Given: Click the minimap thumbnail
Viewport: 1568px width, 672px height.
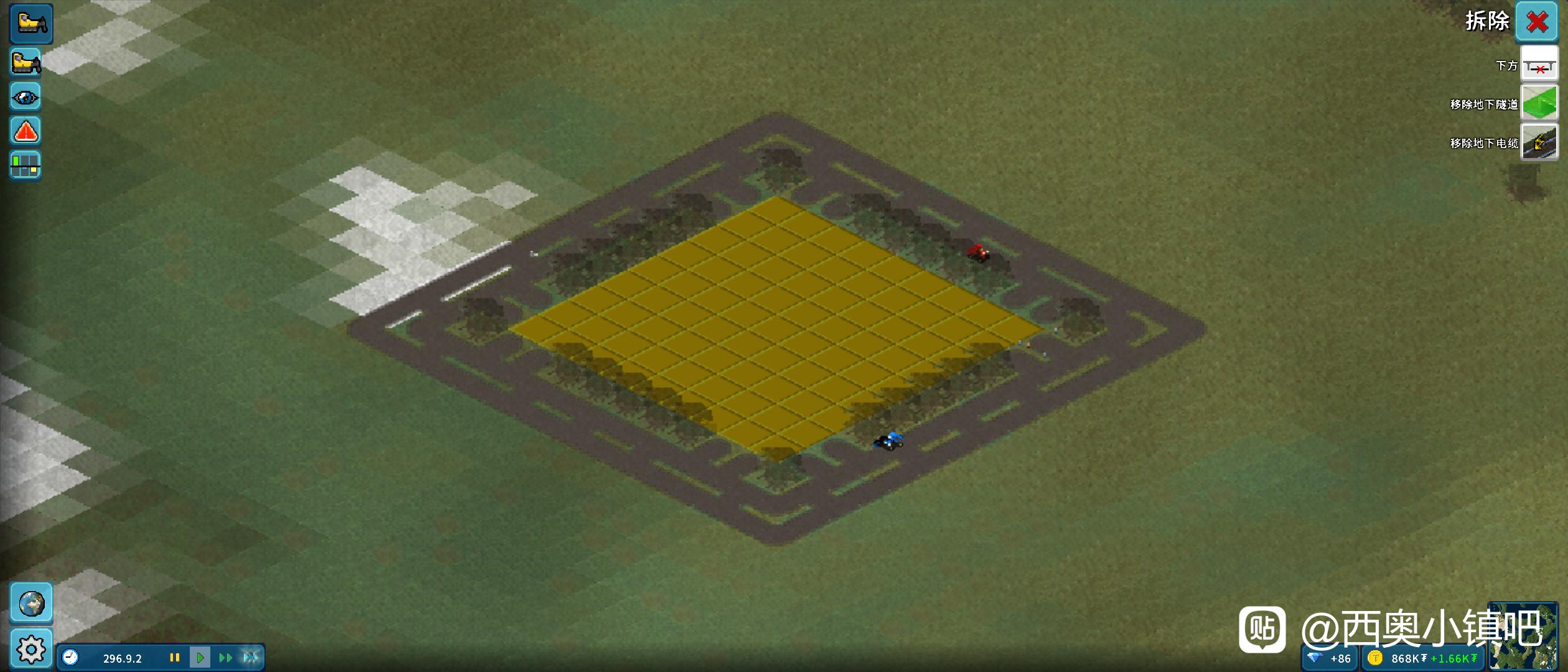Looking at the screenshot, I should tap(1523, 636).
